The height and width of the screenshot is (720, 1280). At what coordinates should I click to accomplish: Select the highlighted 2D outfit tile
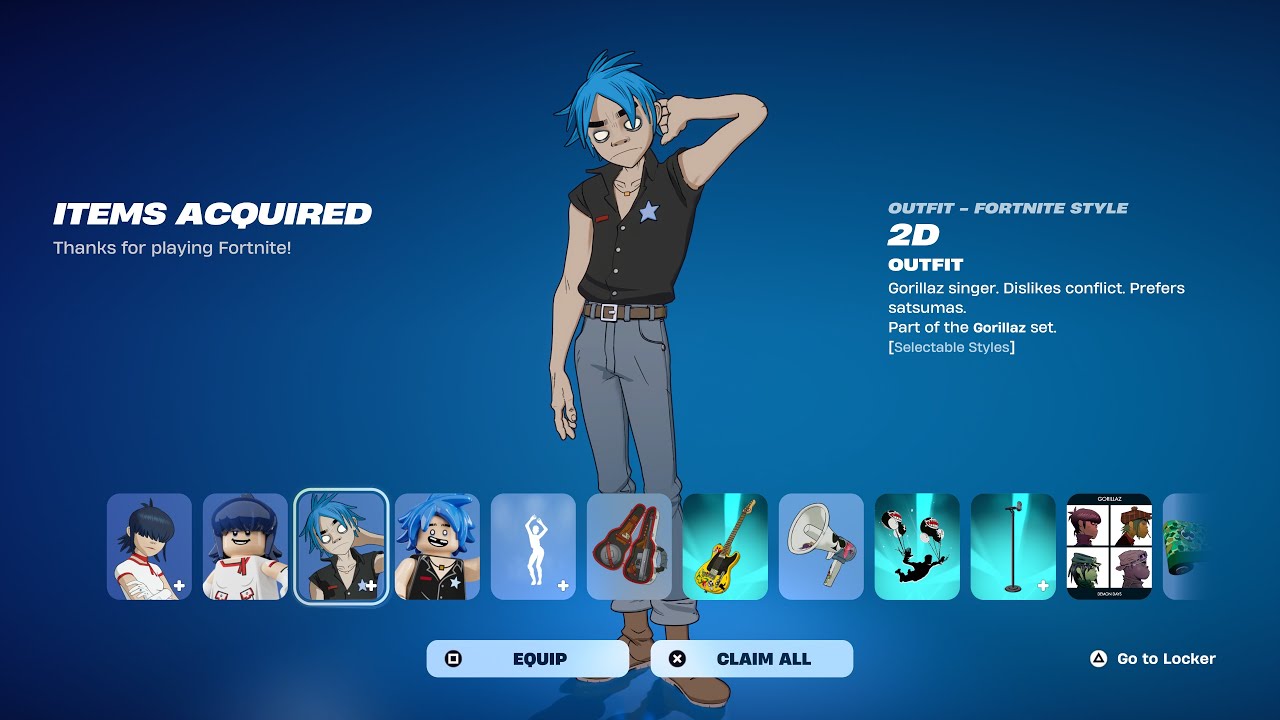[341, 547]
